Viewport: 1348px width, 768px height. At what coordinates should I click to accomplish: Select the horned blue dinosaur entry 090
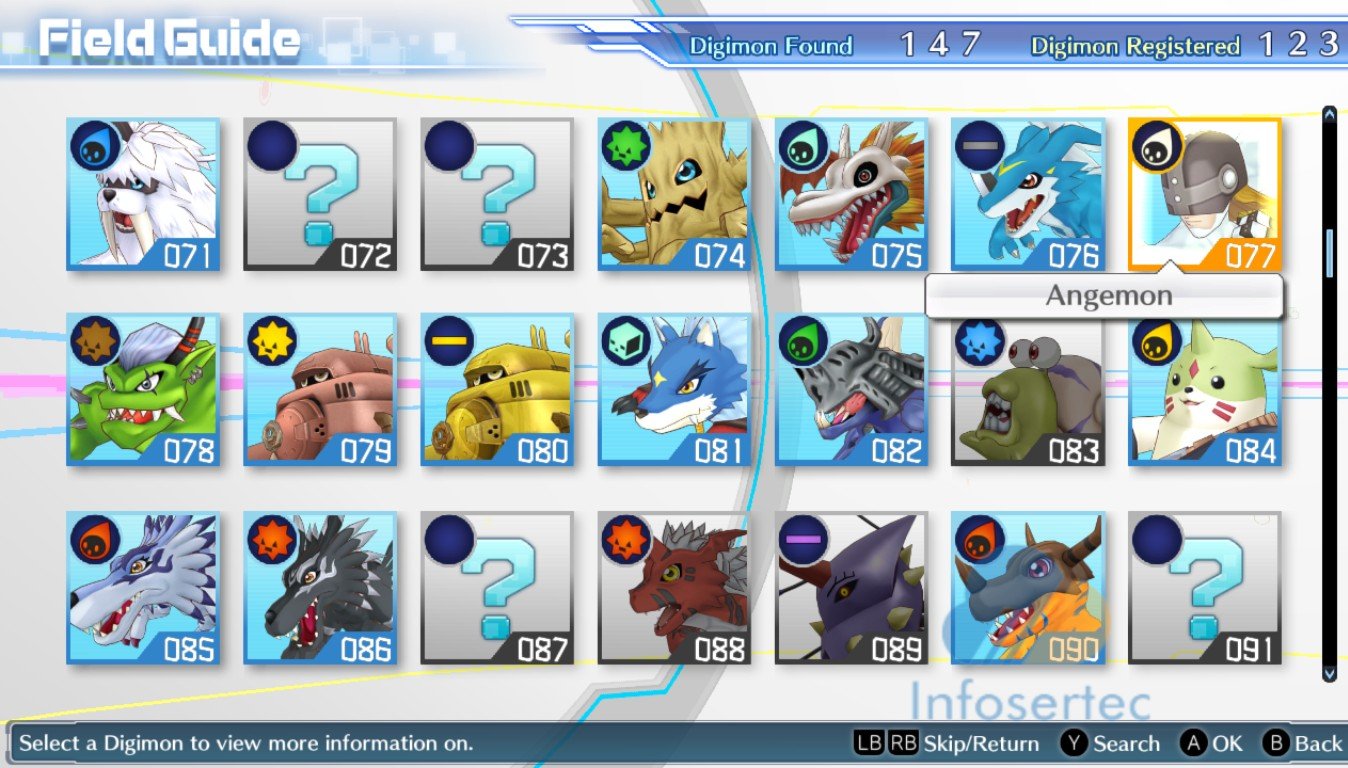click(x=1028, y=588)
